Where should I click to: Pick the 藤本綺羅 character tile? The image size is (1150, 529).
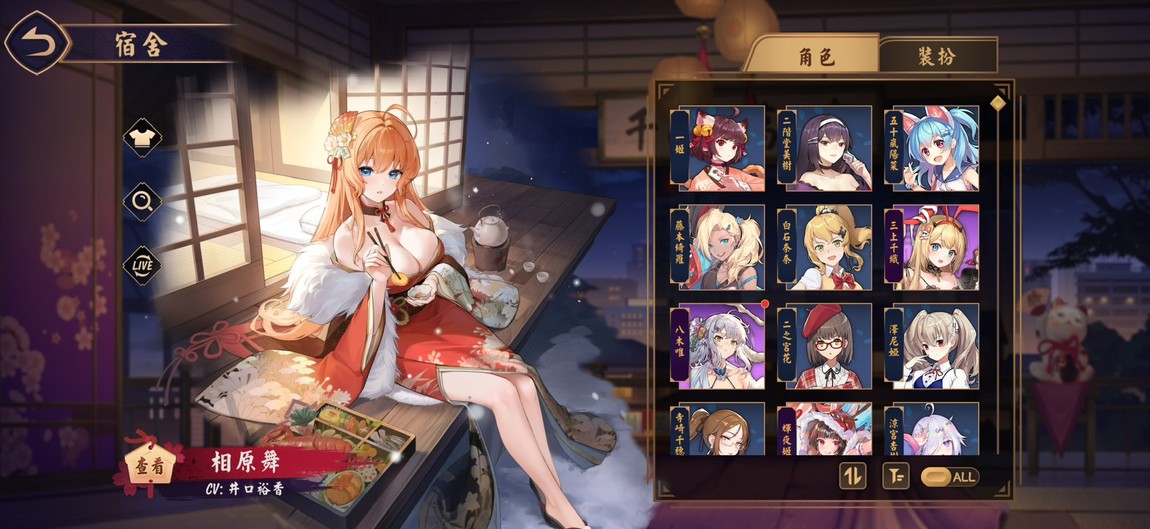(721, 247)
